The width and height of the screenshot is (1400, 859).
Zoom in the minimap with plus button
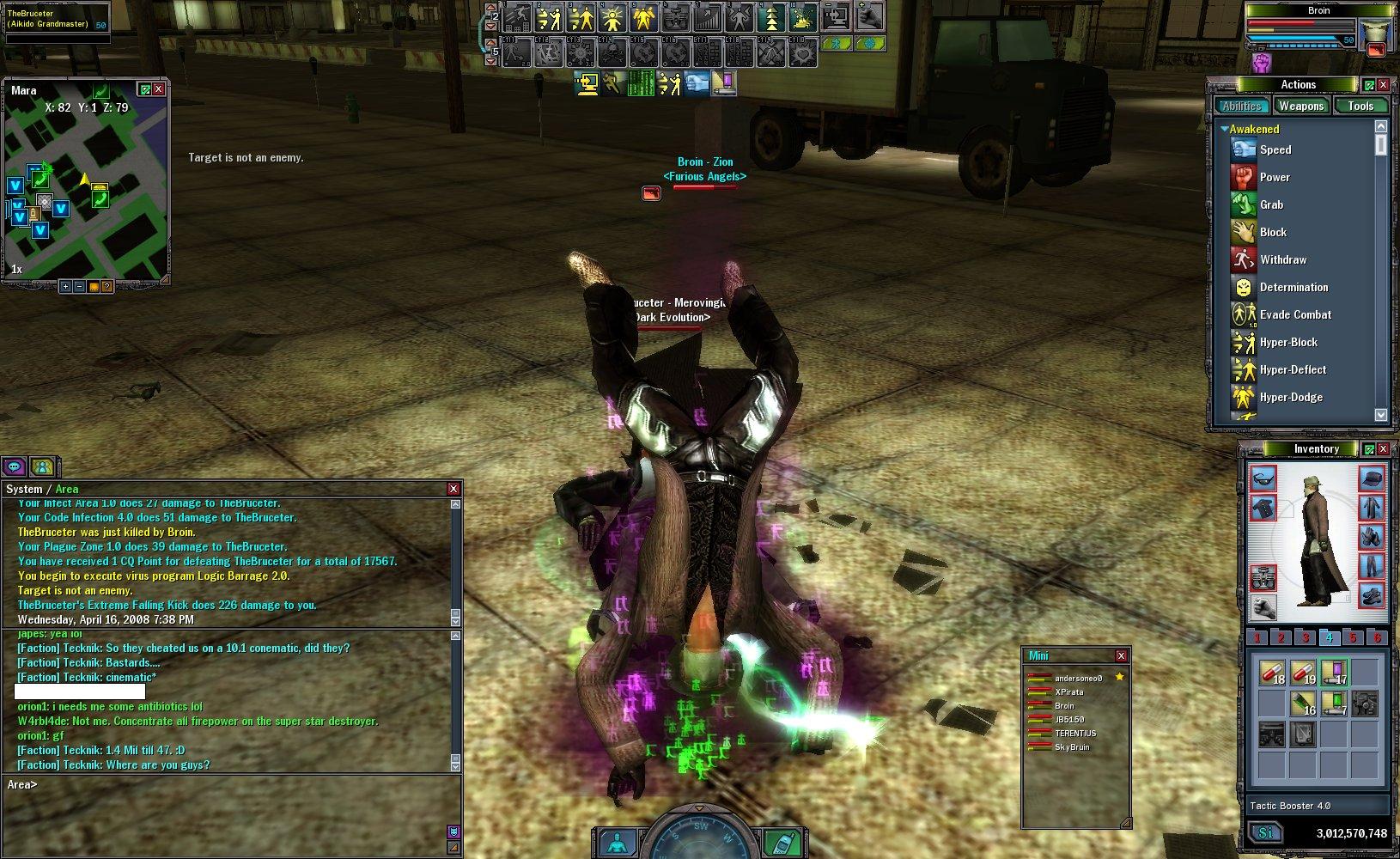click(65, 286)
